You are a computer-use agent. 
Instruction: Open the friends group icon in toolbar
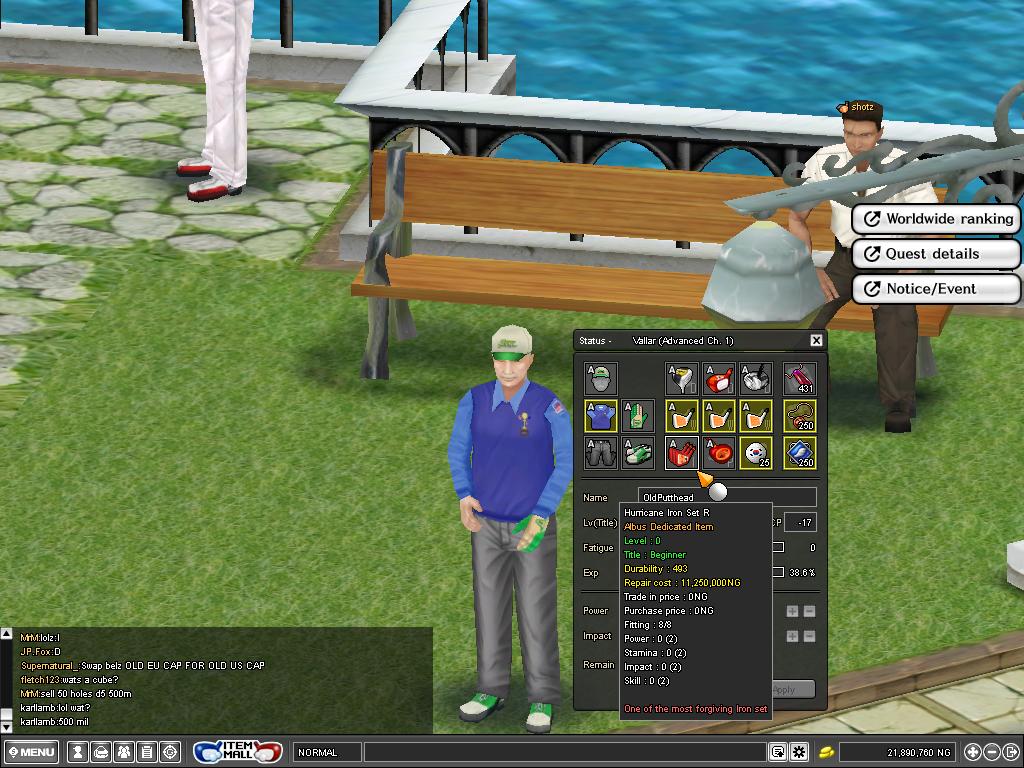pyautogui.click(x=124, y=752)
